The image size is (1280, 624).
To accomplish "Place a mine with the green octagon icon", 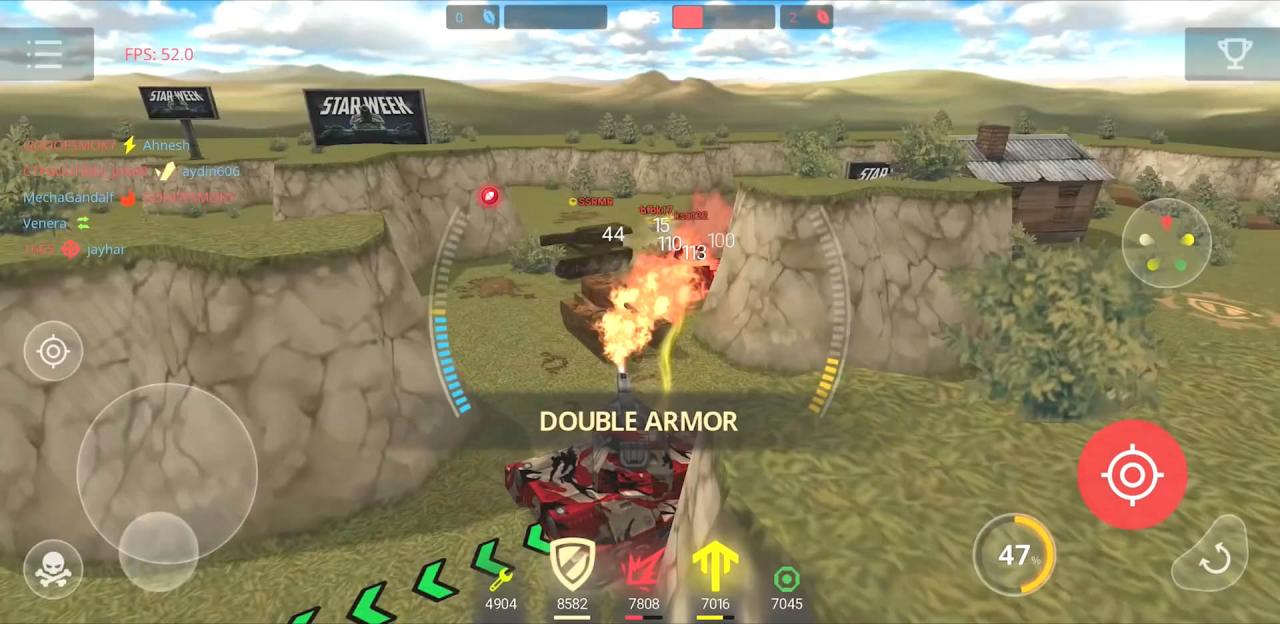I will (x=787, y=580).
